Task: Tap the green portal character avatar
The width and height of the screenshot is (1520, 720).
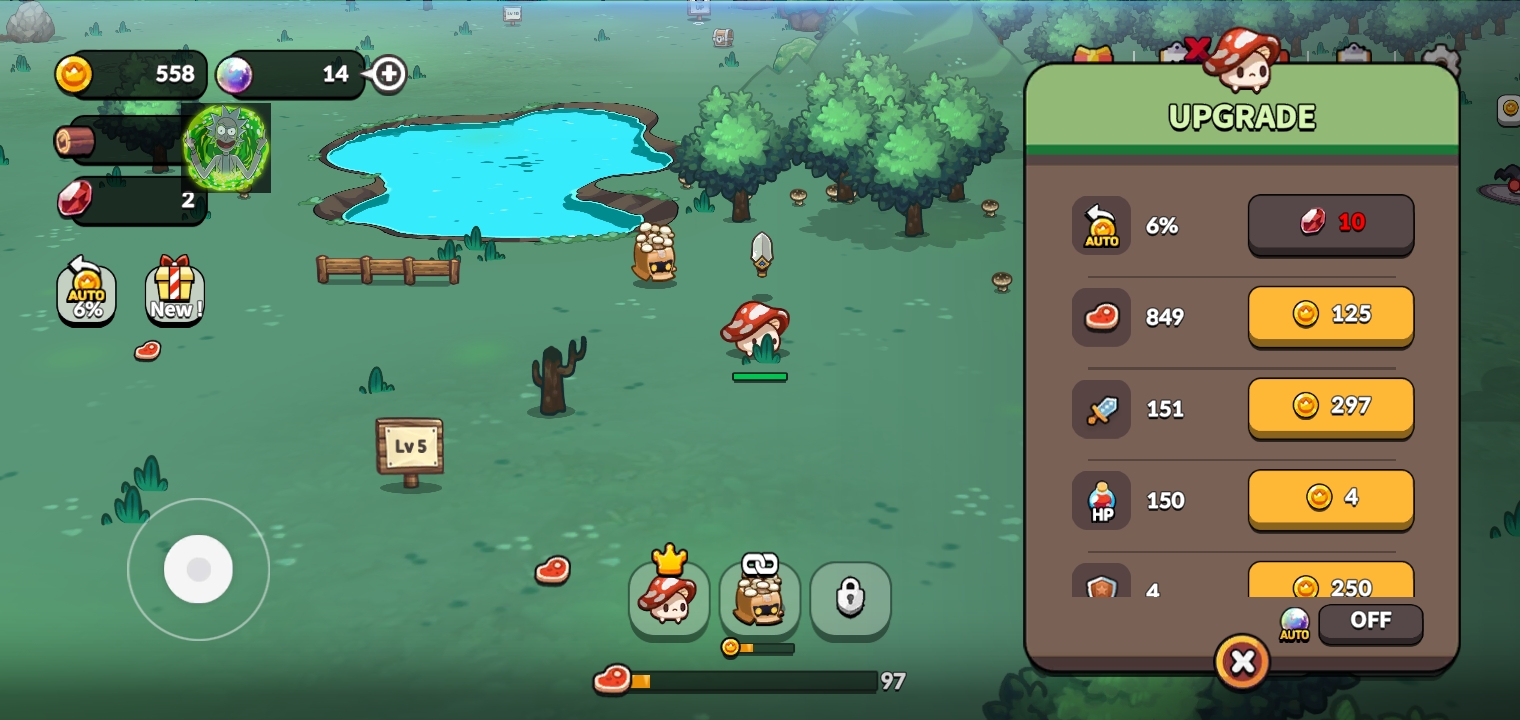Action: (227, 148)
